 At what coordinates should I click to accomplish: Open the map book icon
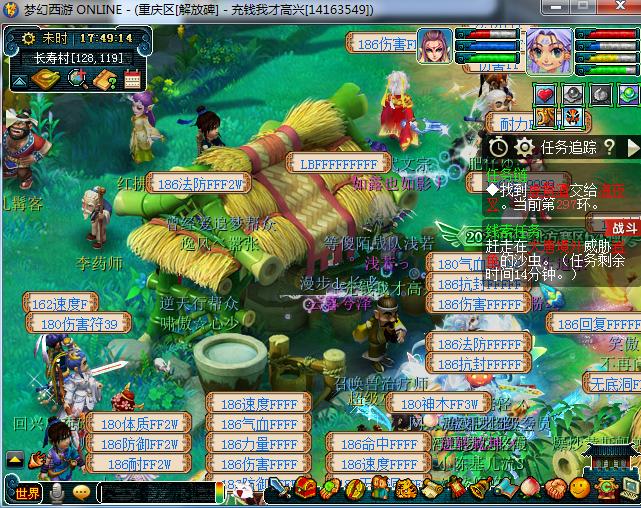pyautogui.click(x=46, y=78)
